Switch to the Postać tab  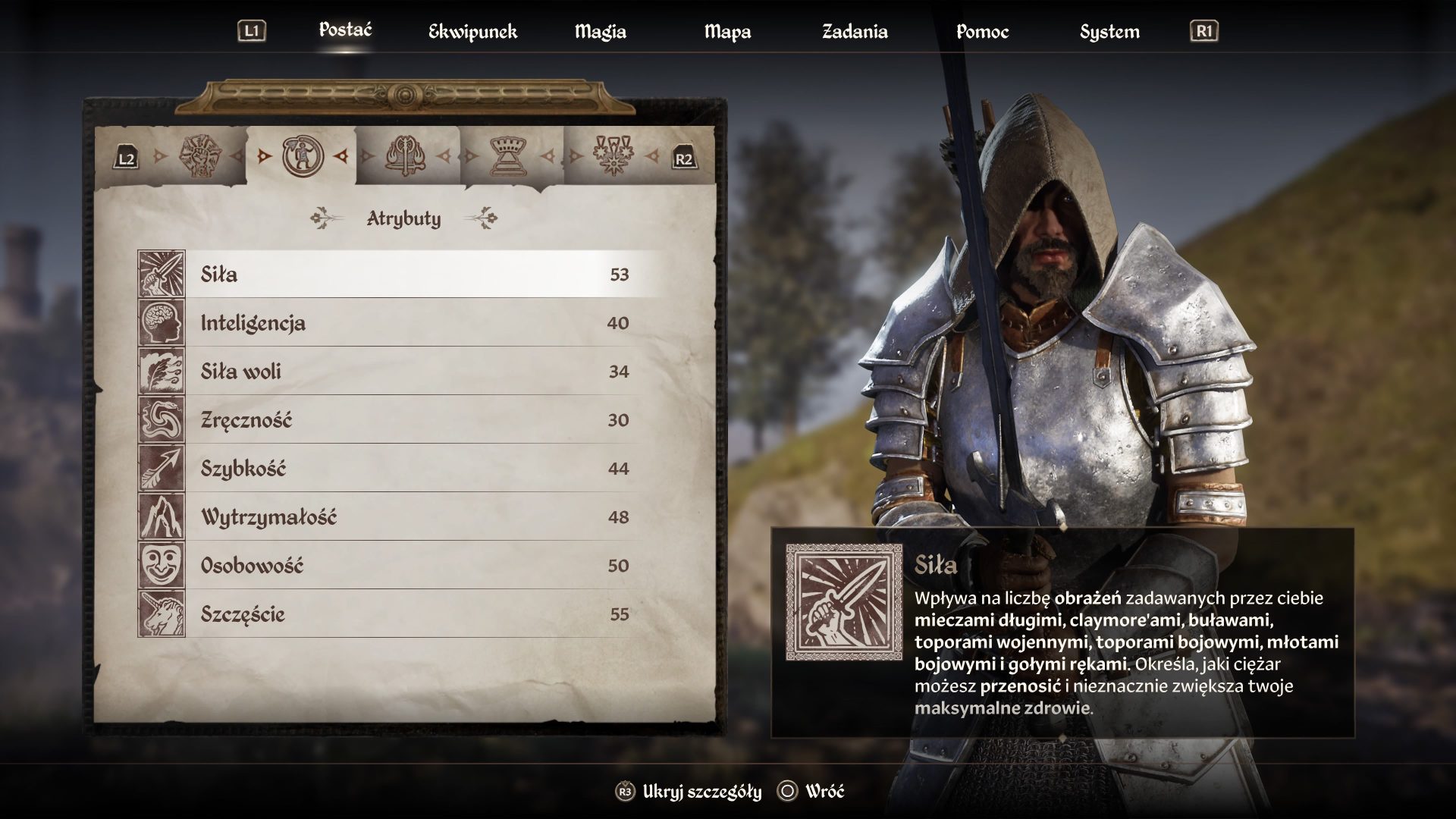pos(345,30)
